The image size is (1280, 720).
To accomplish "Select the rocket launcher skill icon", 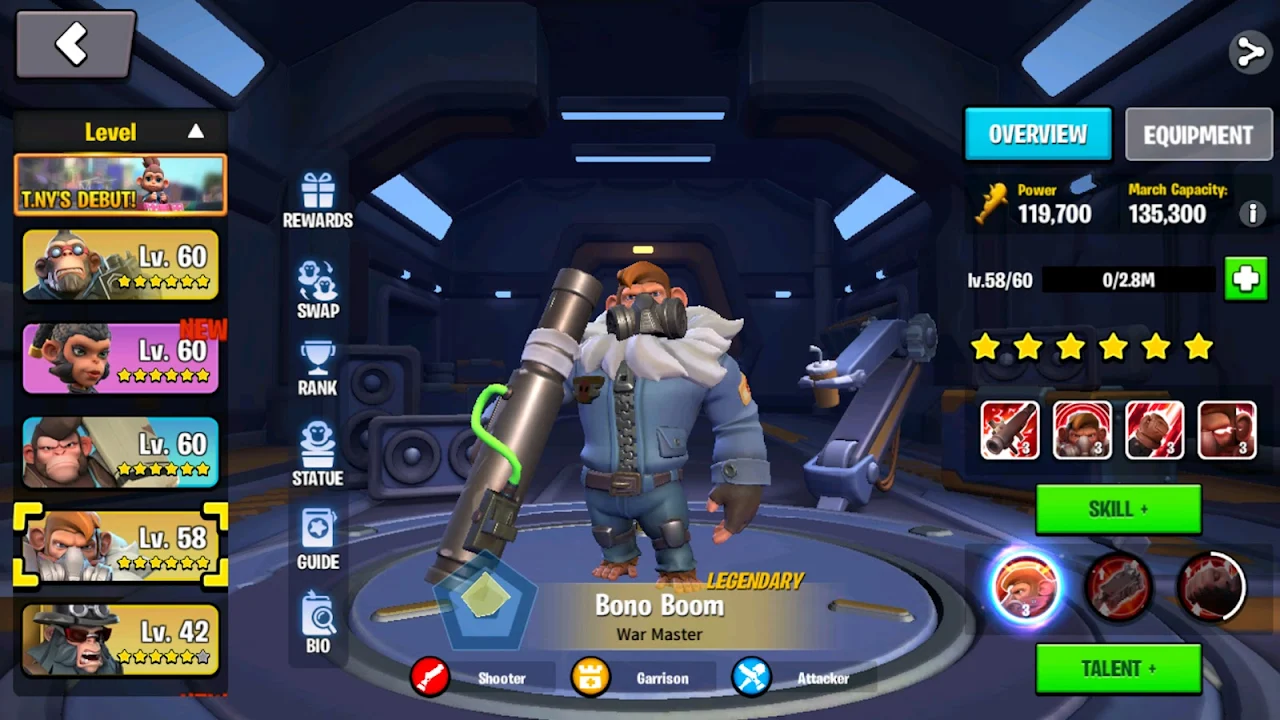I will 1010,431.
